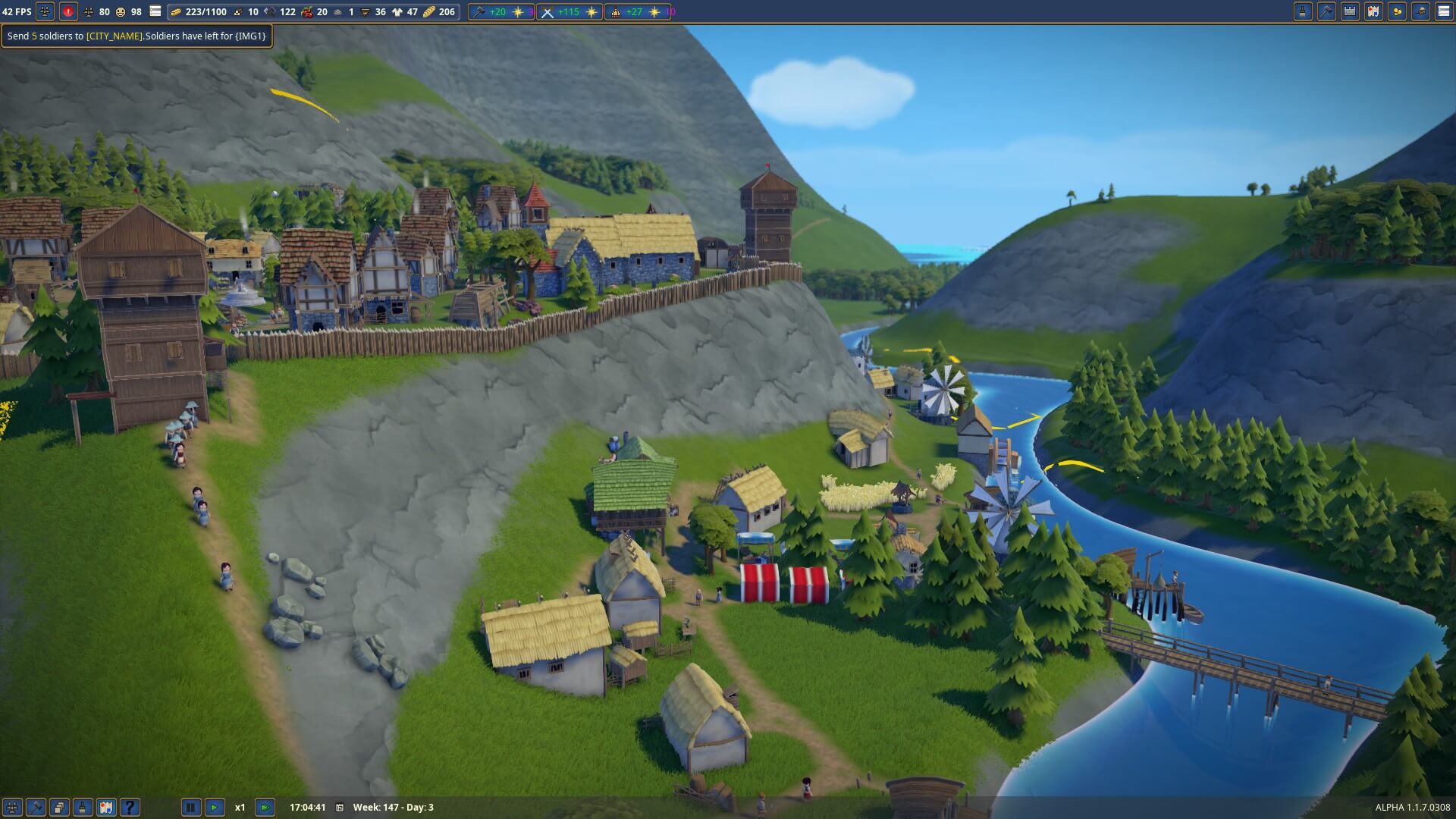Viewport: 1456px width, 819px height.
Task: Open the map button in bottom toolbar
Action: coord(106,808)
